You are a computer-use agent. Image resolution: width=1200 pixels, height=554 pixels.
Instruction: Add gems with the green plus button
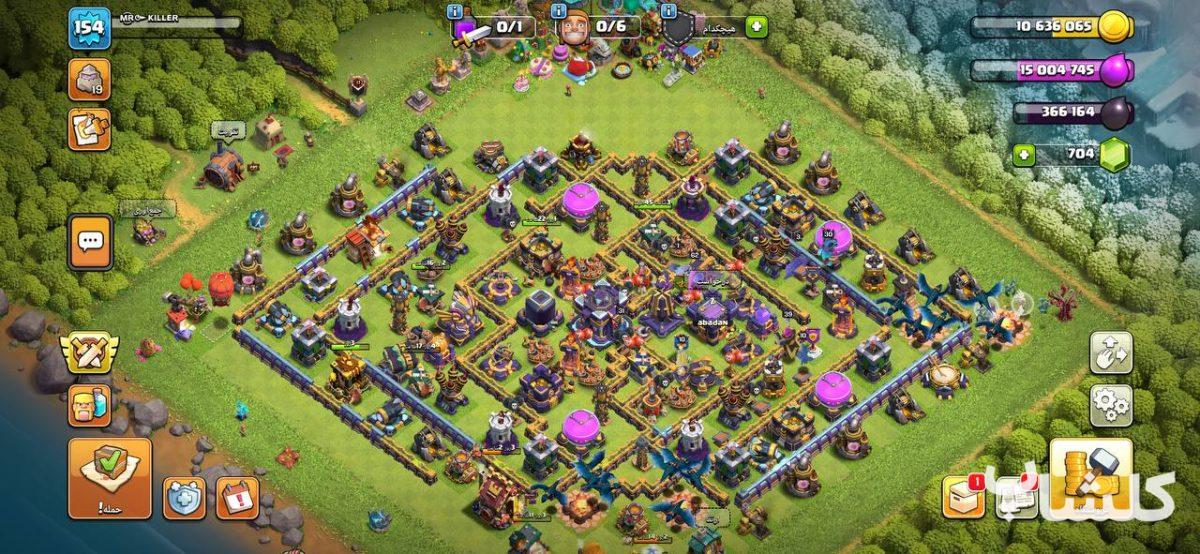(1022, 155)
